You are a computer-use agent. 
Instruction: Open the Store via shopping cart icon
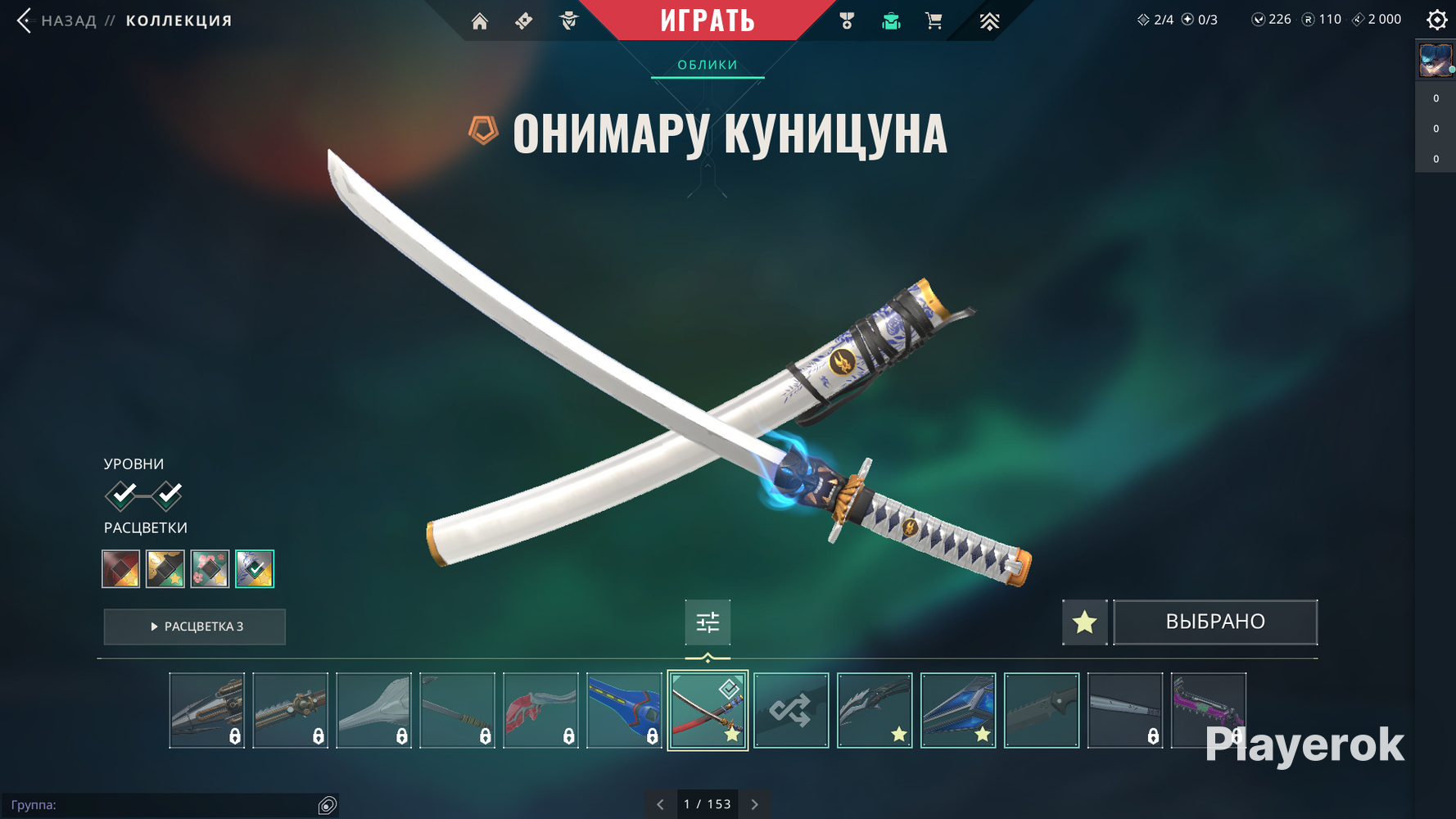(934, 21)
